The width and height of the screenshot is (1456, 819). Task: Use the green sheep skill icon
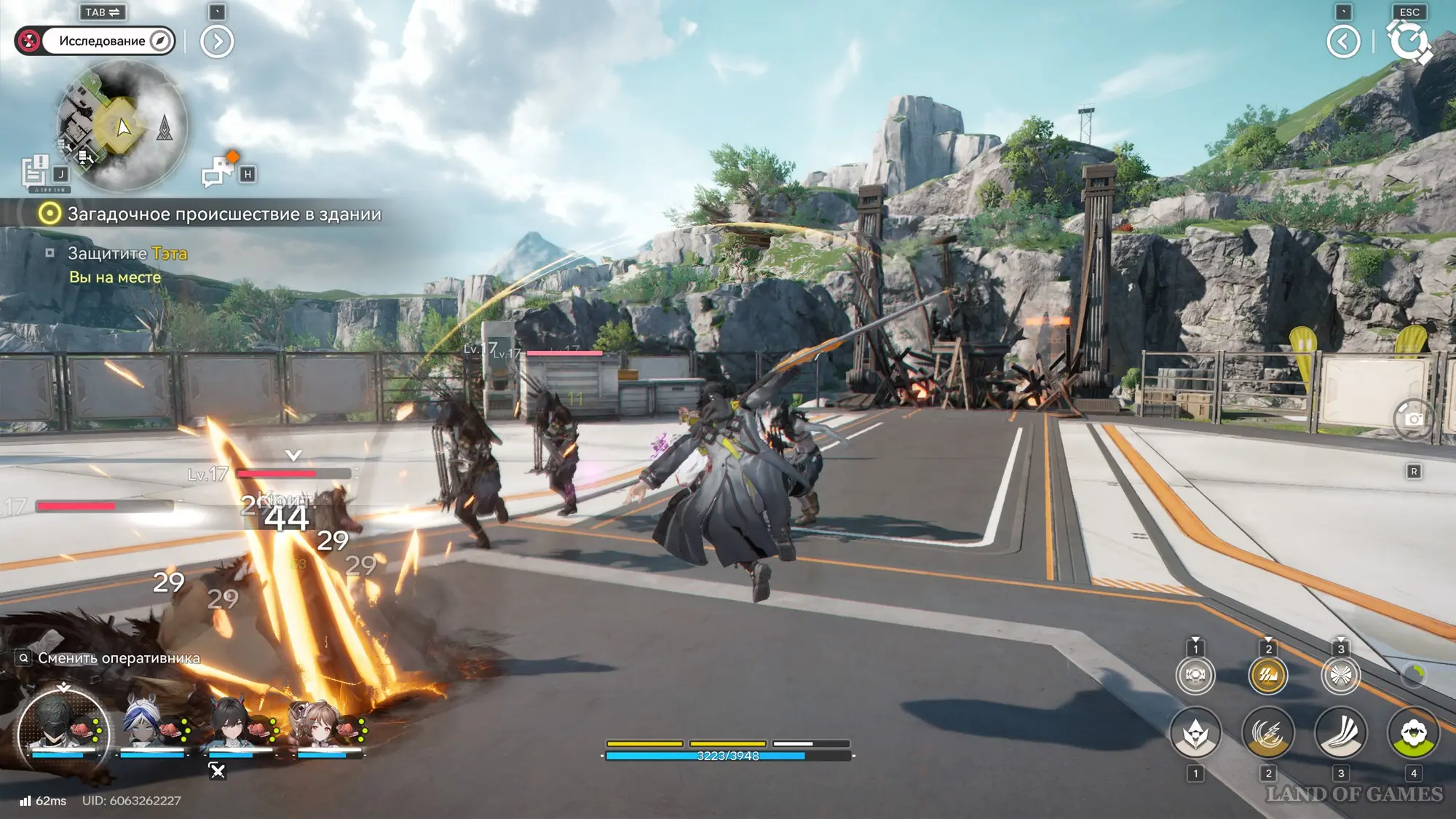coord(1413,732)
